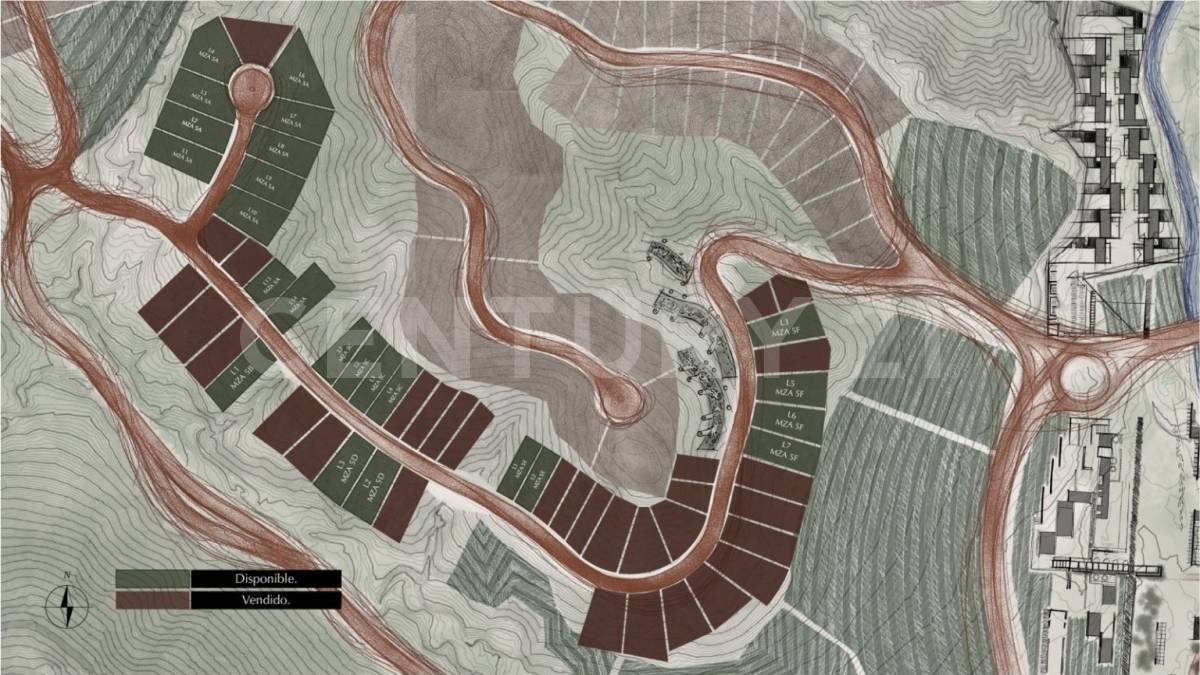Select the Vendido legend entry
The height and width of the screenshot is (675, 1200).
pos(266,600)
